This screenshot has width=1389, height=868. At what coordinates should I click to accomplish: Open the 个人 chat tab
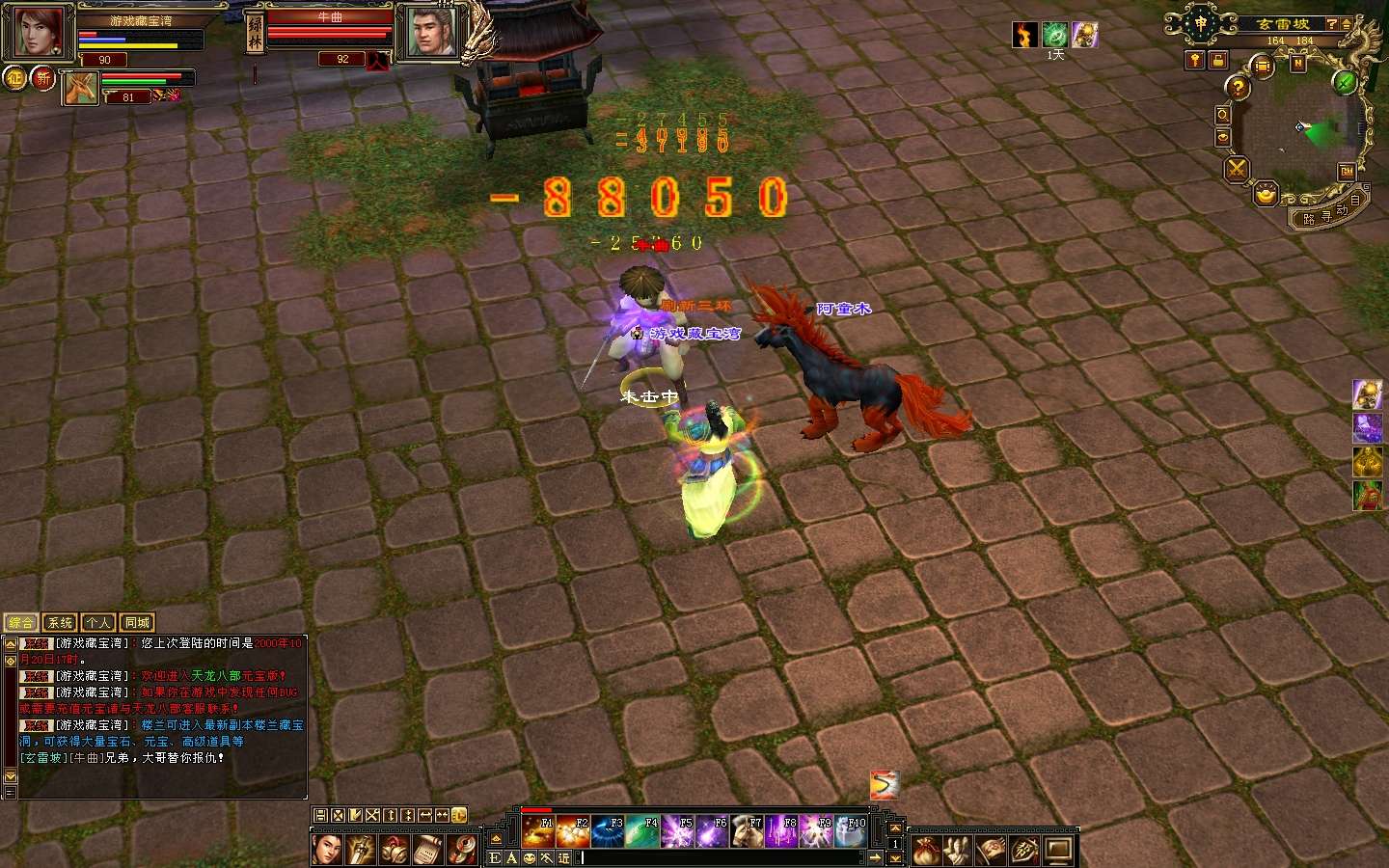[x=98, y=623]
